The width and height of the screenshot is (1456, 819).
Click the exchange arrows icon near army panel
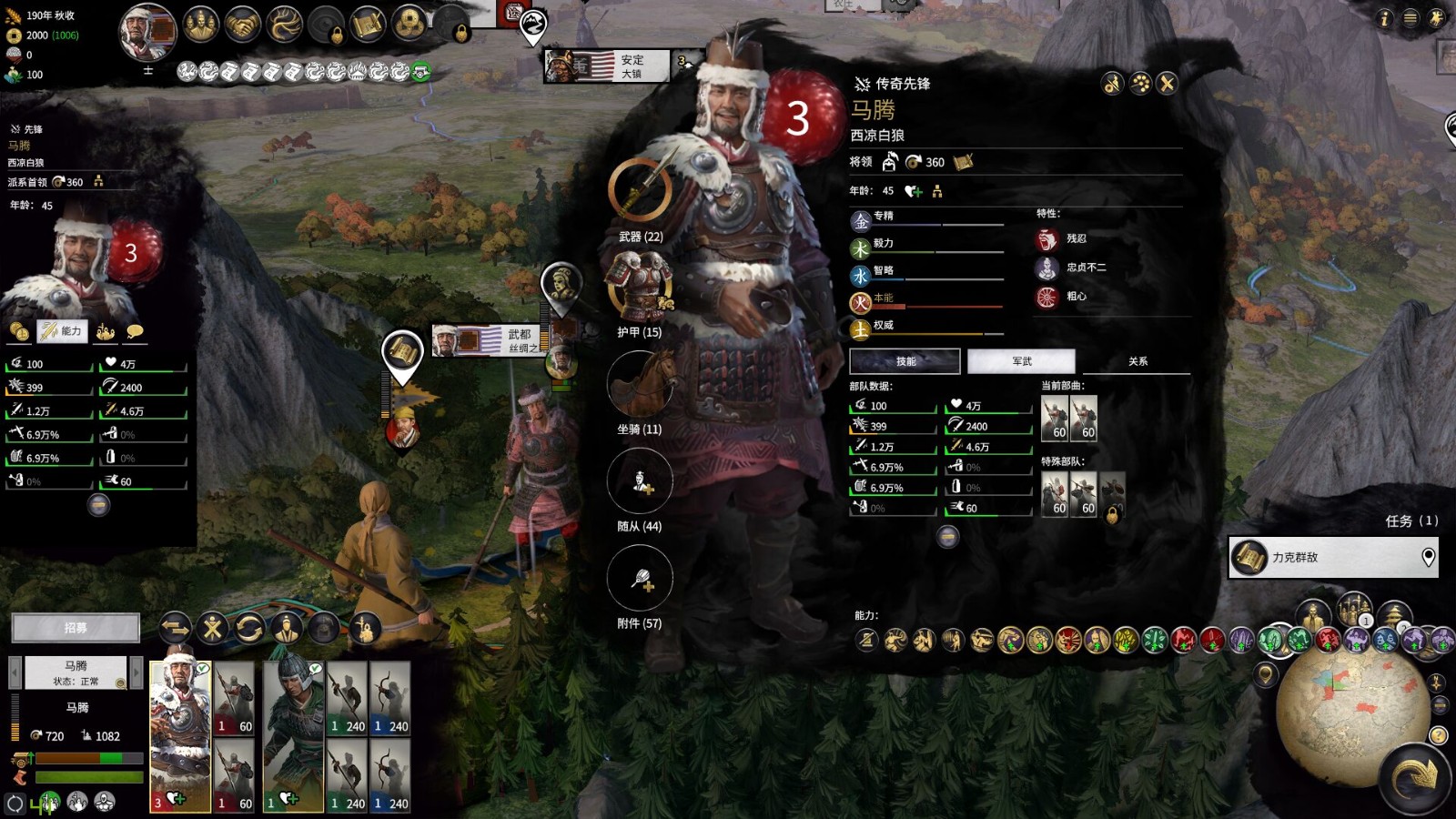pyautogui.click(x=175, y=628)
